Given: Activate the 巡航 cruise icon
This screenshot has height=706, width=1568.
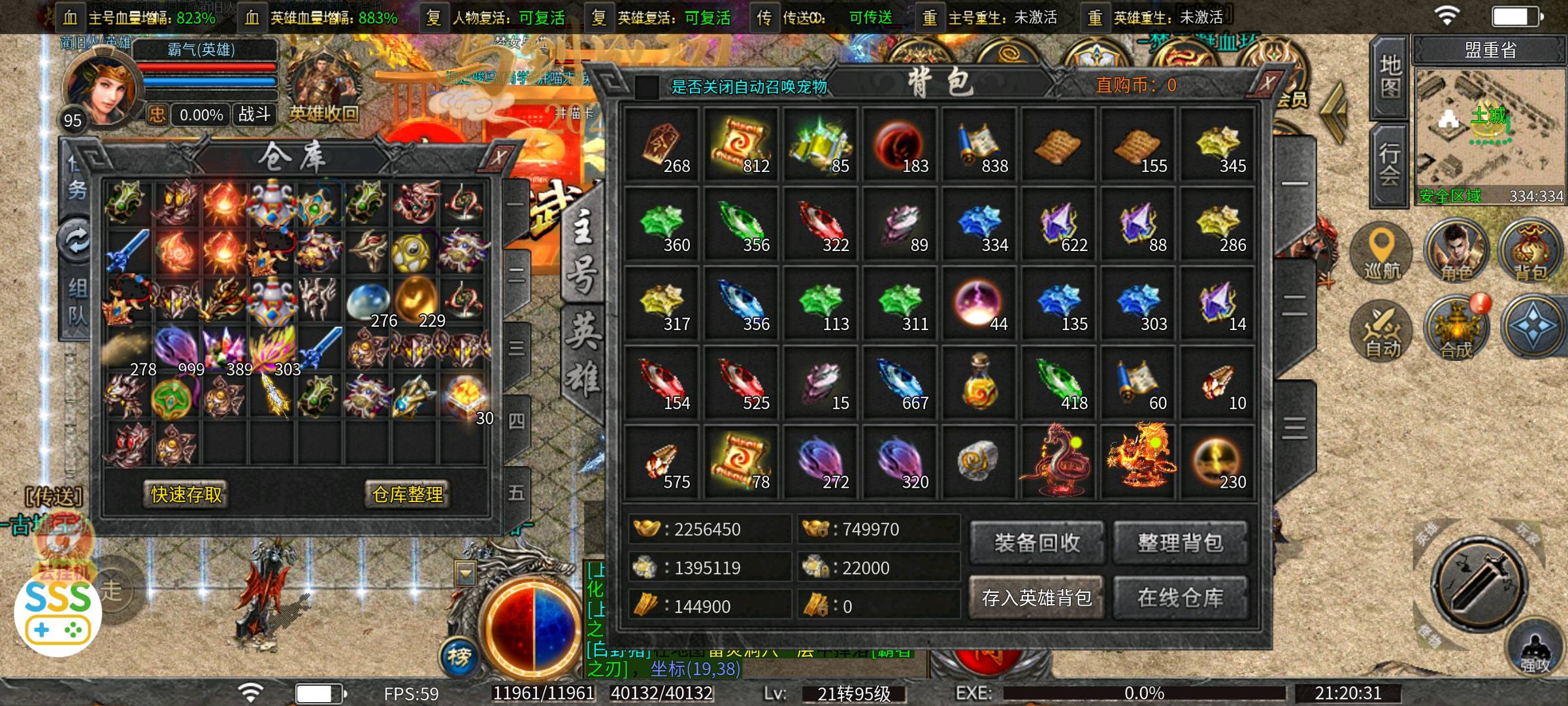Looking at the screenshot, I should coord(1381,252).
